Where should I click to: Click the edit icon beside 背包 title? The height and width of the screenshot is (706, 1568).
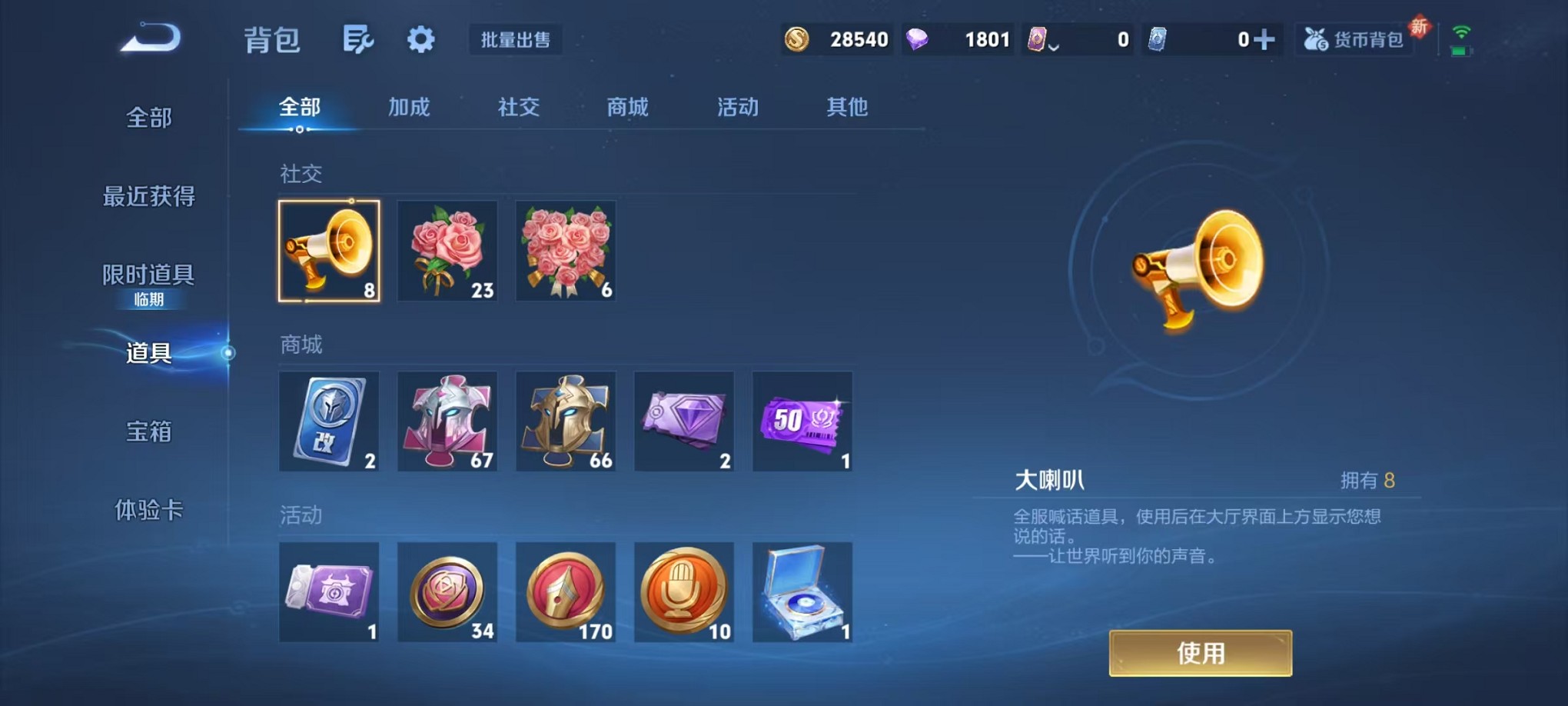(x=360, y=40)
